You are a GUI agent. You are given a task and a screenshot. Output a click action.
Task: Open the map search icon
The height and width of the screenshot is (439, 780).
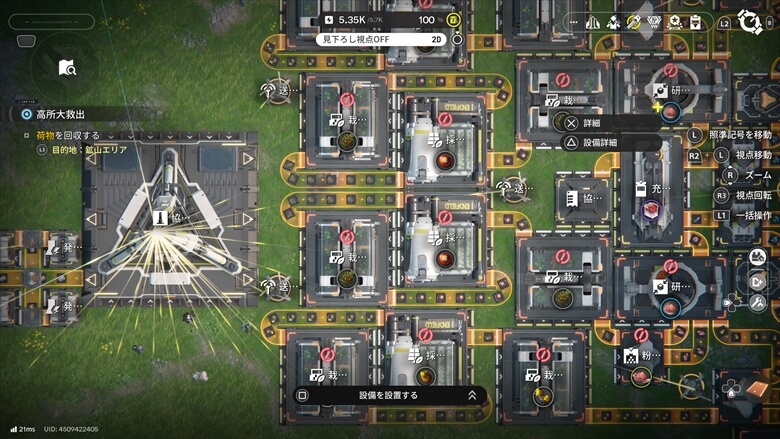click(x=66, y=67)
